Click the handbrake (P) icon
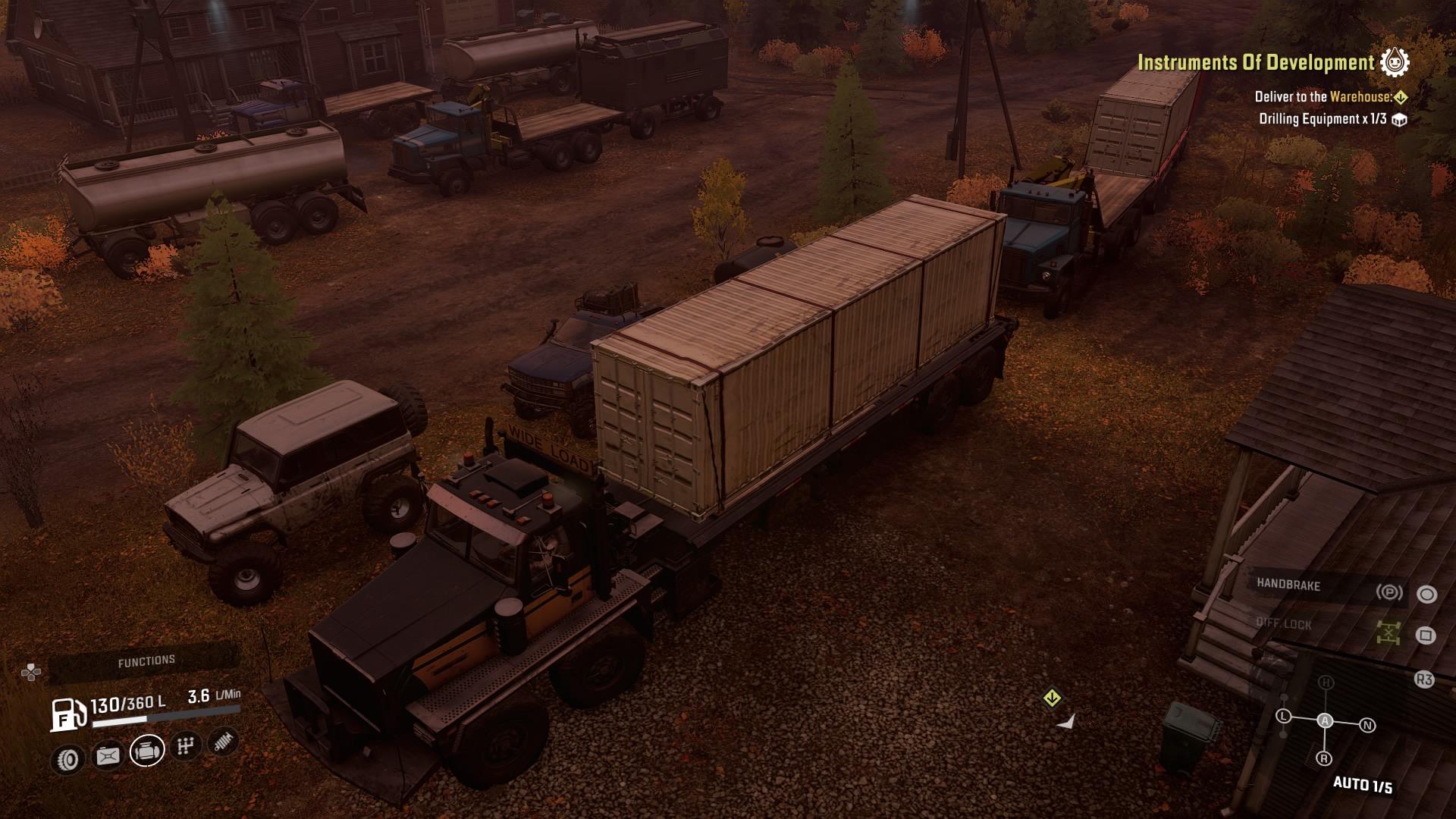This screenshot has height=819, width=1456. (1390, 591)
